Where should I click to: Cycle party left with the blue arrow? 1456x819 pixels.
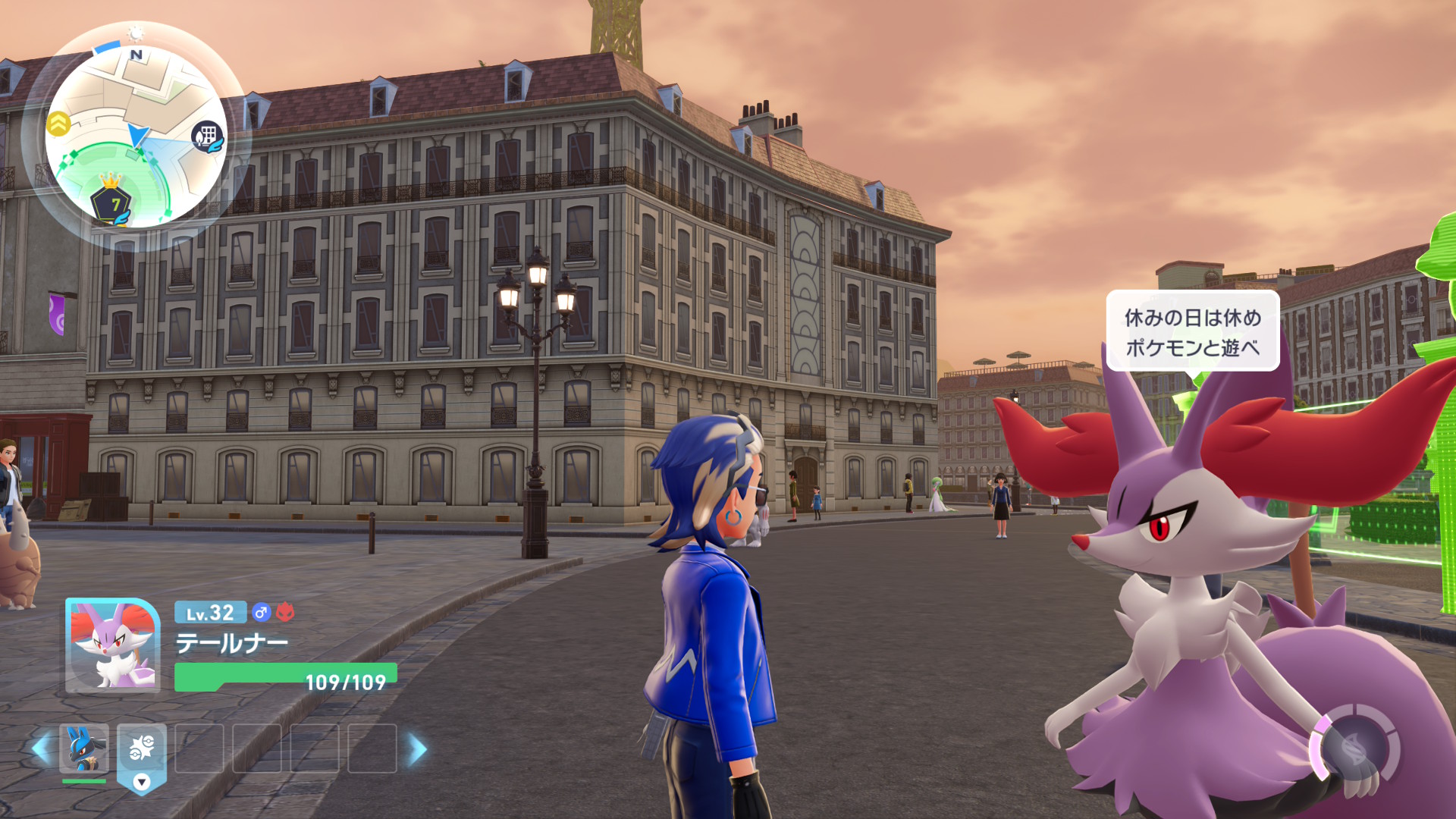[x=40, y=749]
